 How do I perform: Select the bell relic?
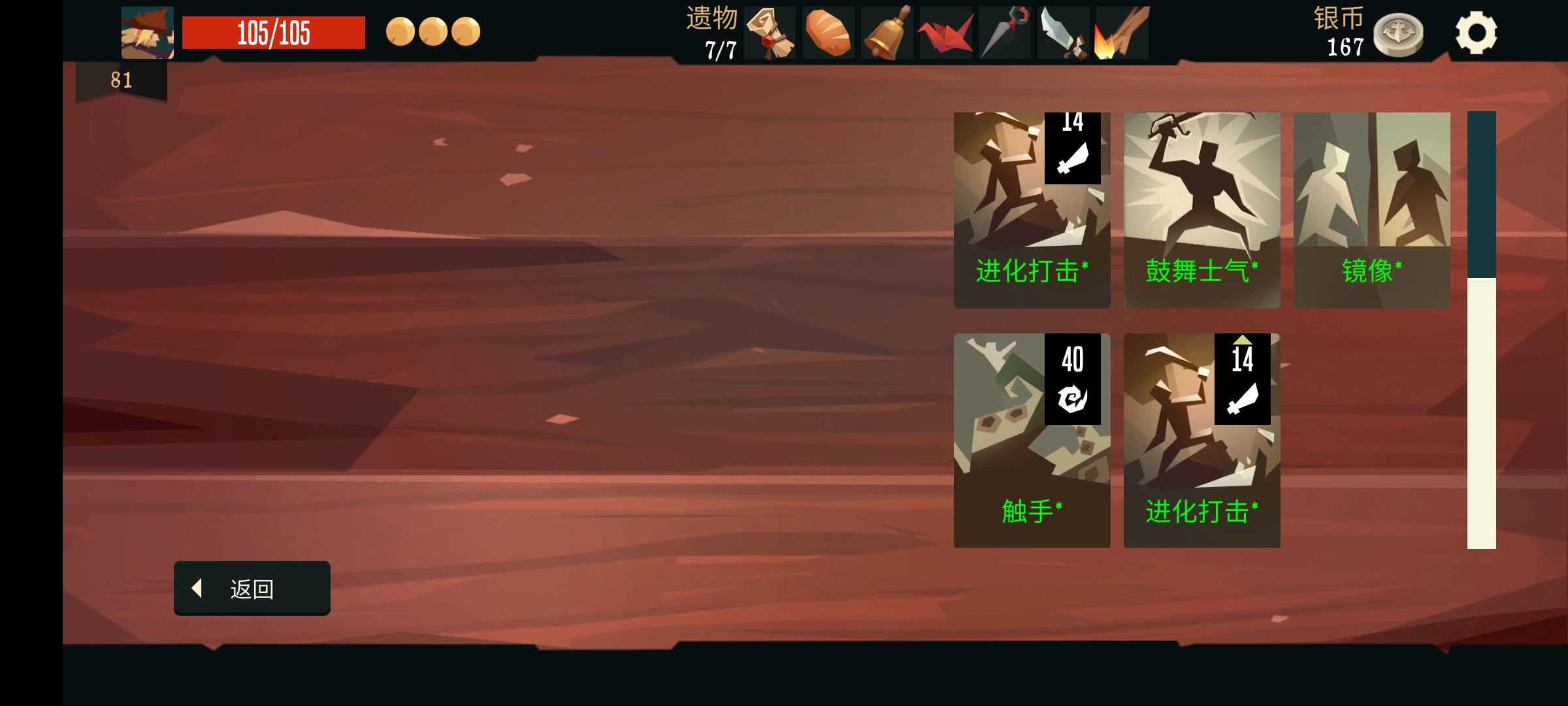point(889,32)
